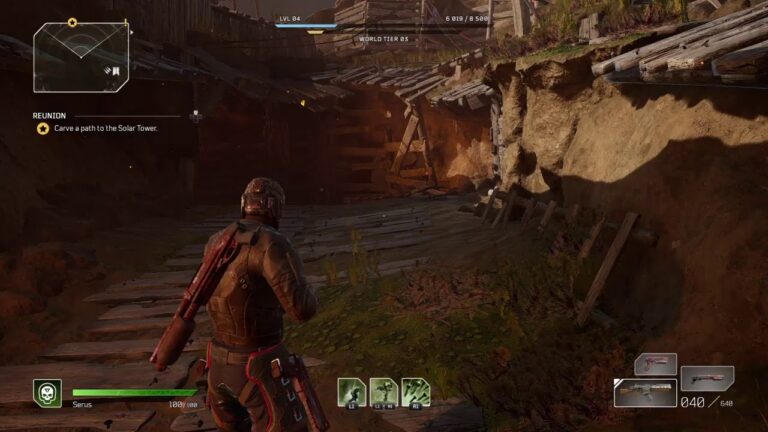Click the skull class emblem icon
The image size is (768, 432).
click(46, 392)
